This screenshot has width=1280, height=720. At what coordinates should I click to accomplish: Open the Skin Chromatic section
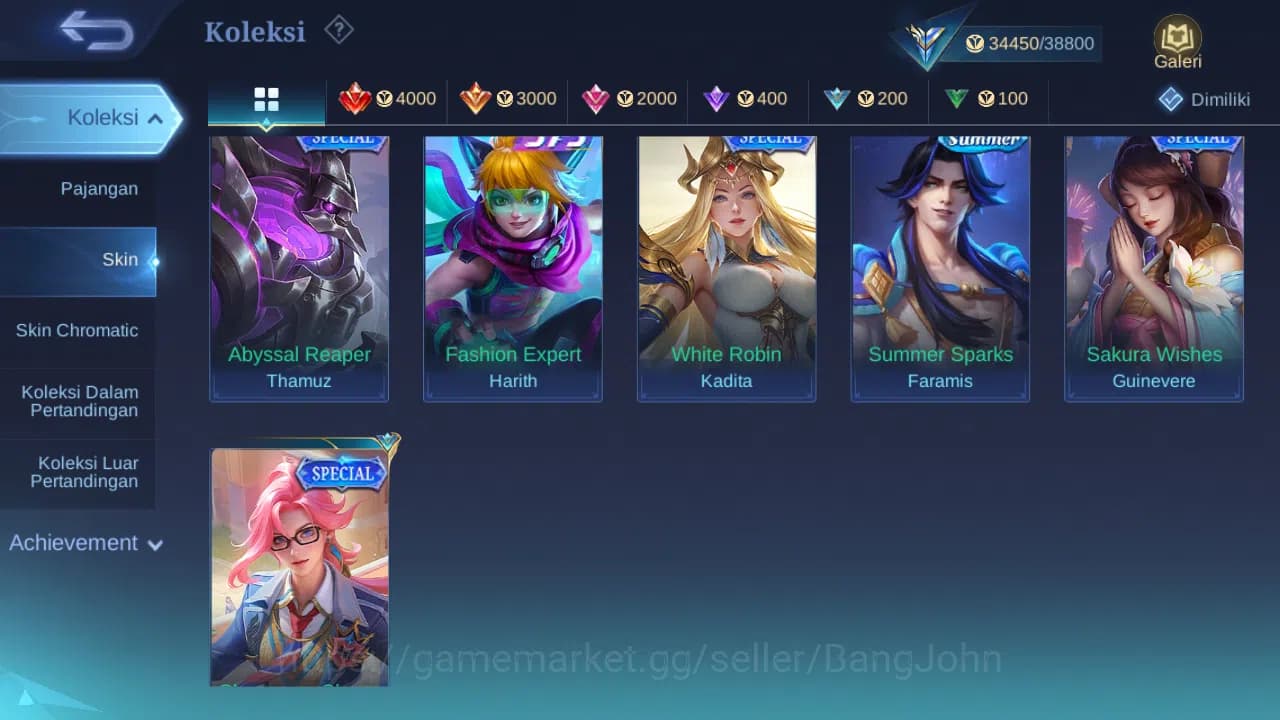click(78, 330)
